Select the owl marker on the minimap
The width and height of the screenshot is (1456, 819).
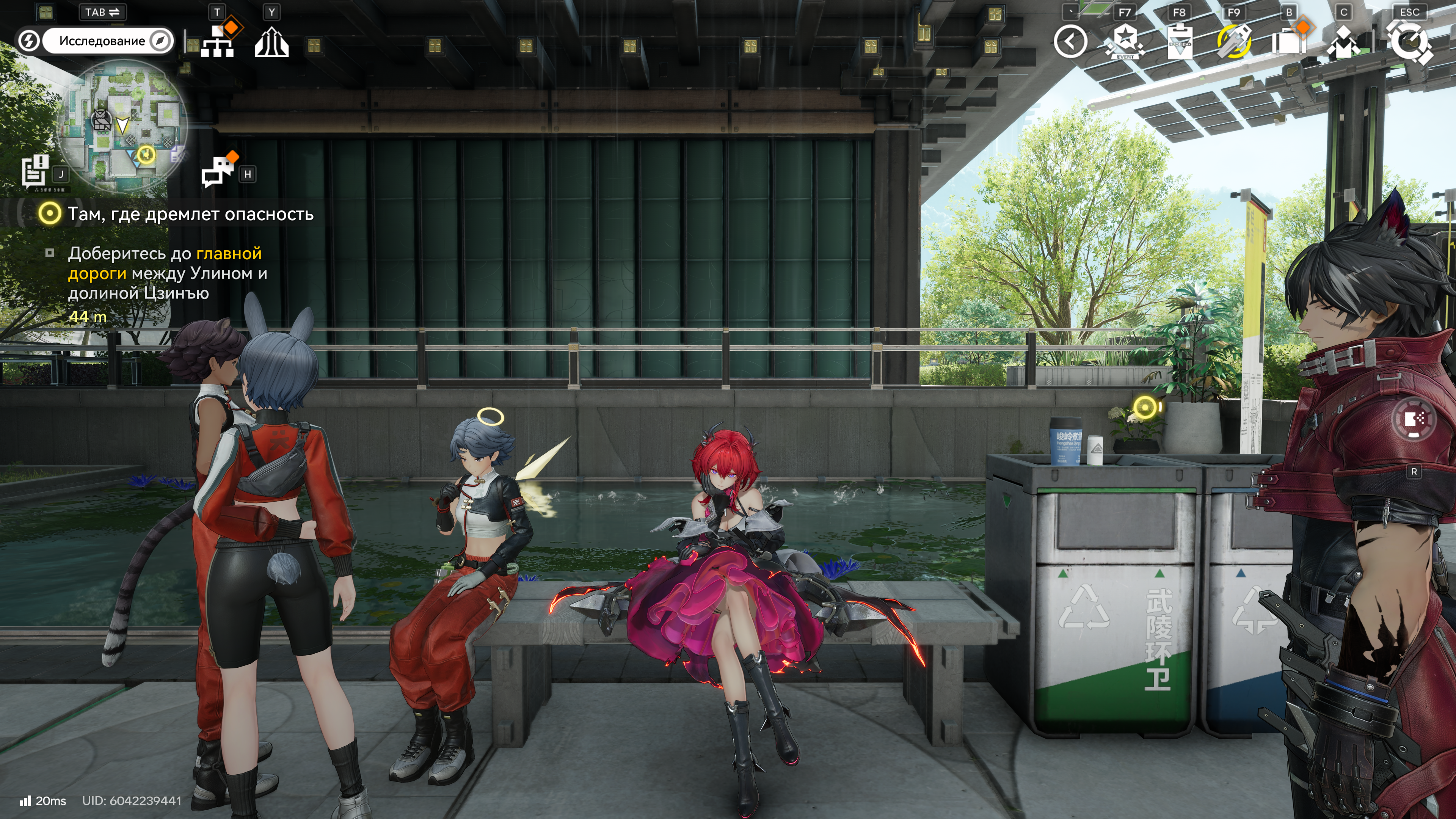101,119
